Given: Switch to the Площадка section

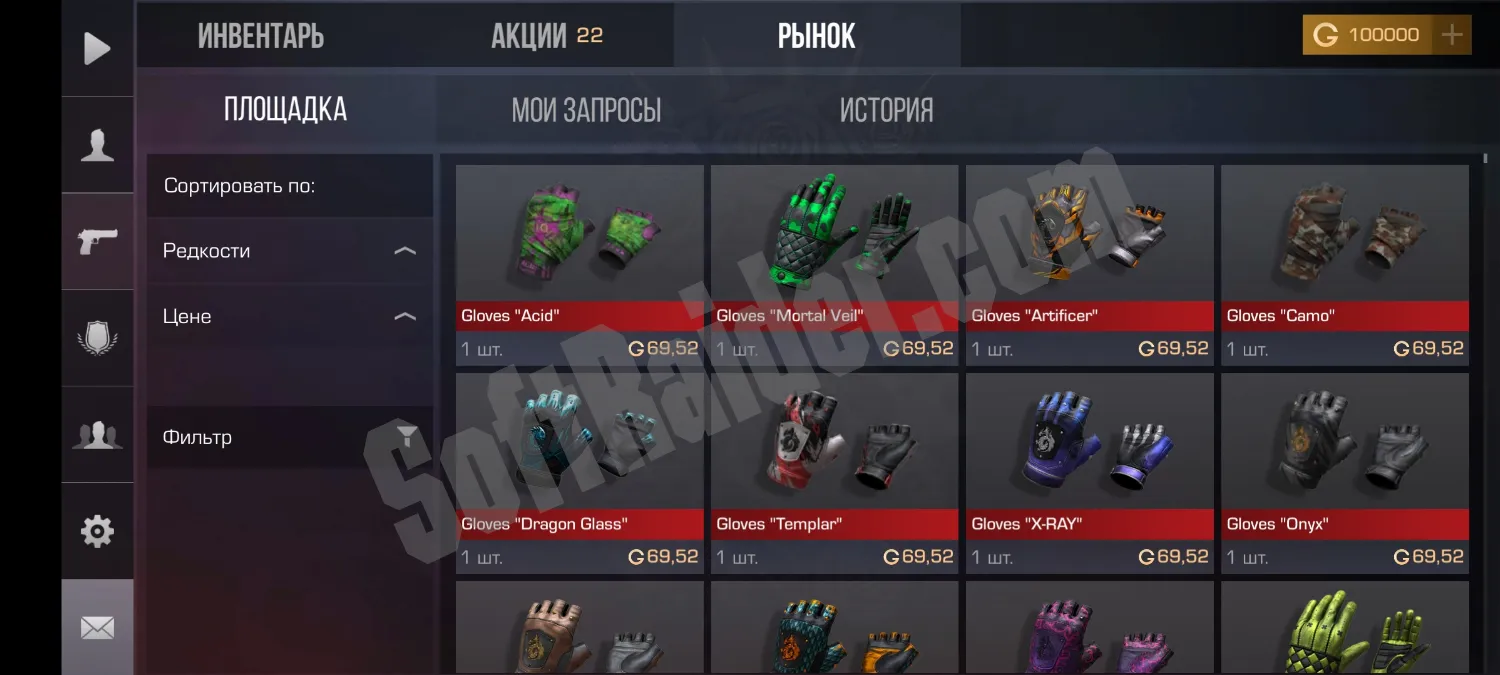Looking at the screenshot, I should point(285,110).
